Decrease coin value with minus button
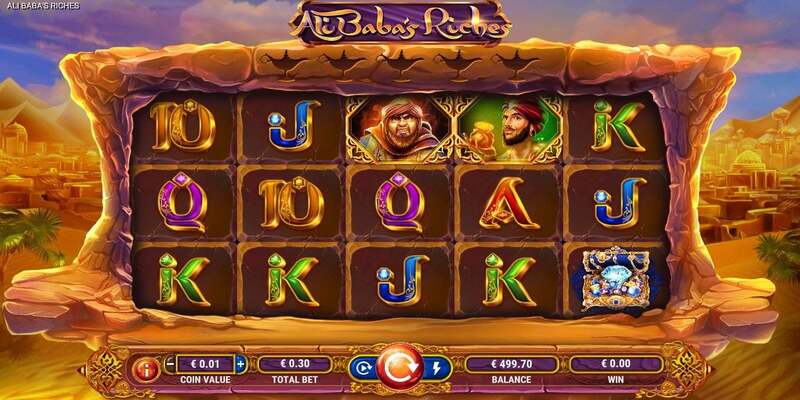800x400 pixels. tap(169, 364)
